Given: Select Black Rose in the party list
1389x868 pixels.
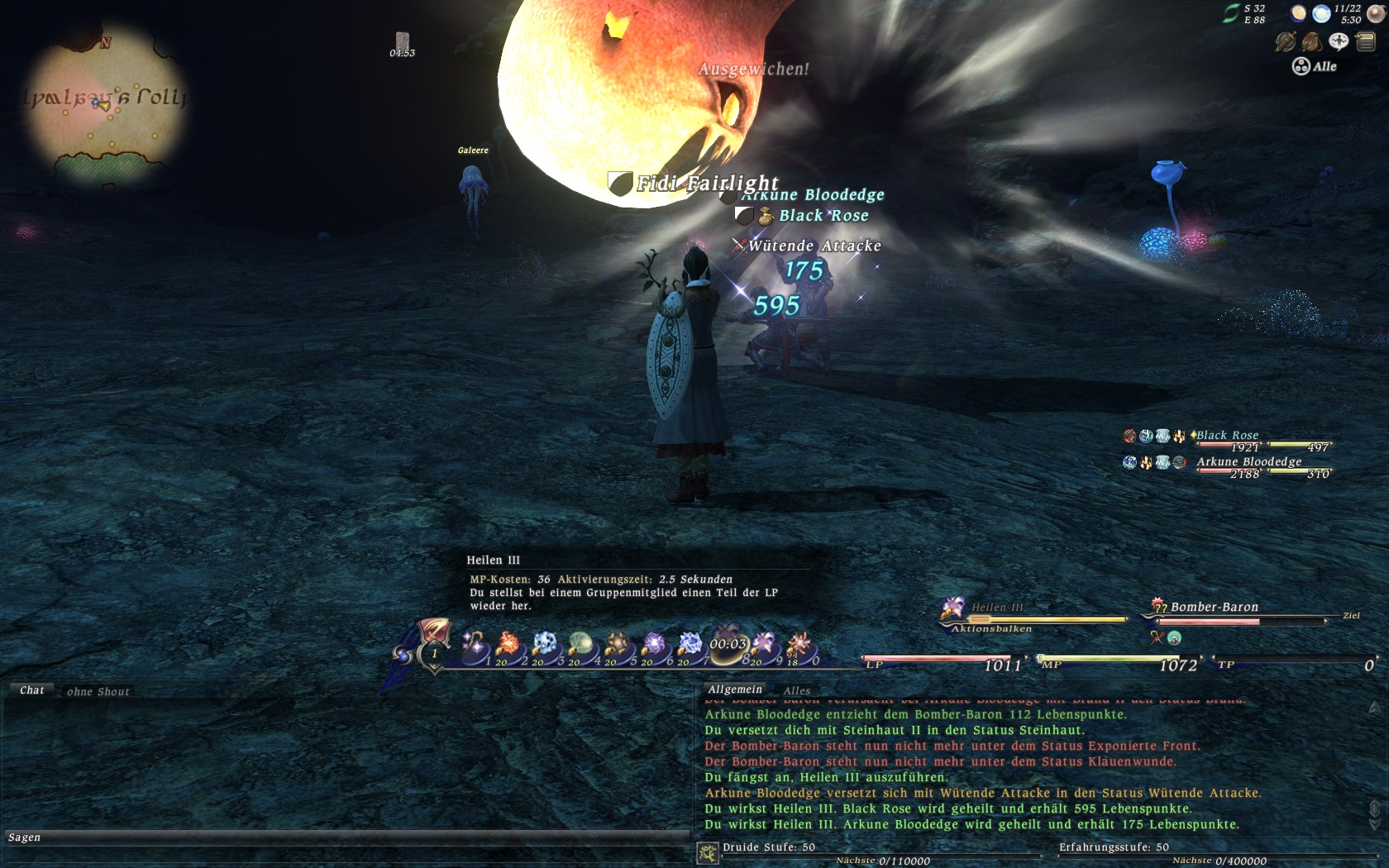Looking at the screenshot, I should (1227, 436).
